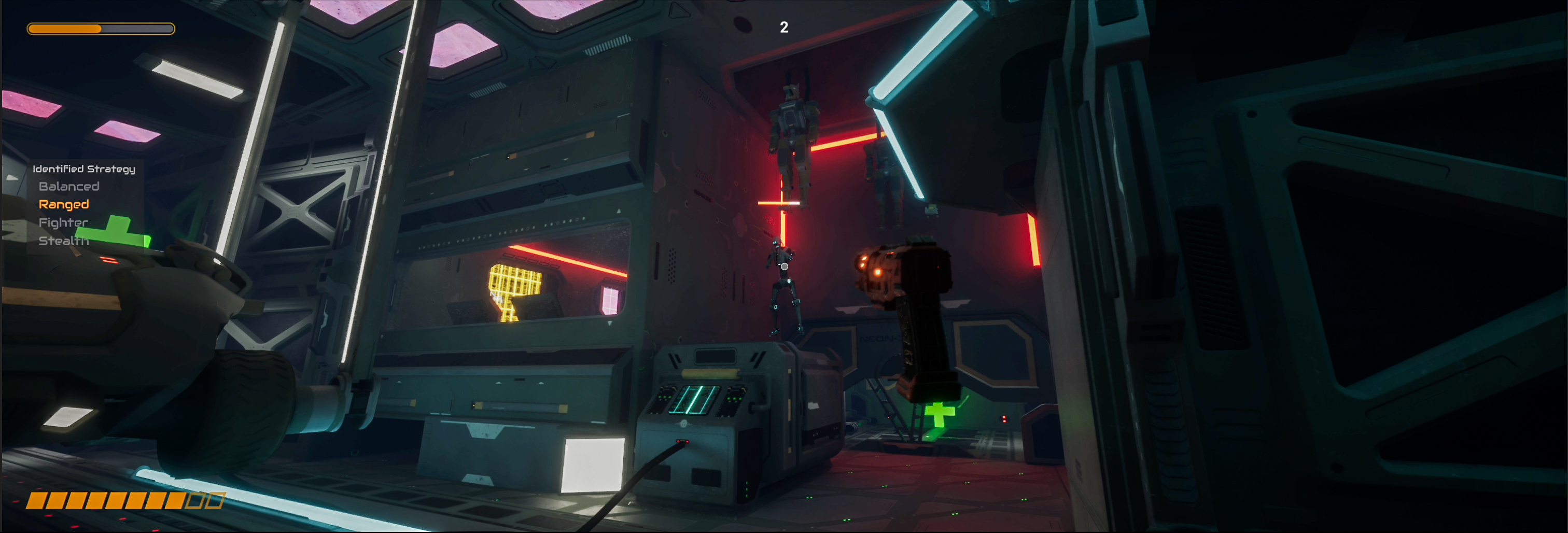Select the Balanced strategy option
This screenshot has height=533, width=1568.
pos(69,186)
